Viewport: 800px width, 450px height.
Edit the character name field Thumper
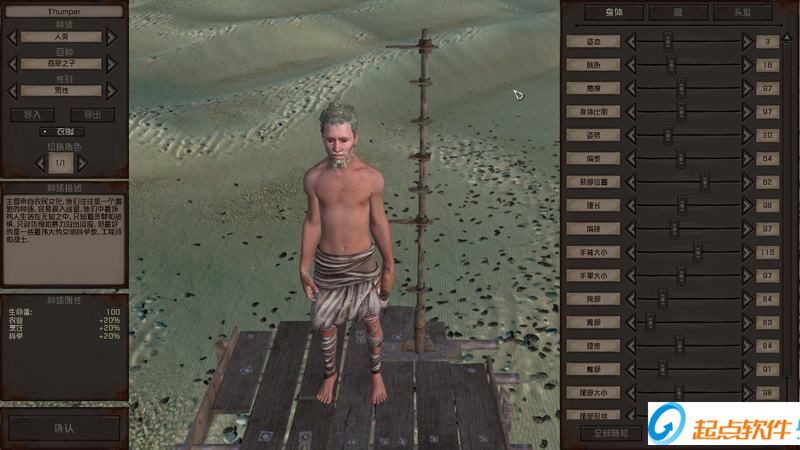[x=63, y=12]
